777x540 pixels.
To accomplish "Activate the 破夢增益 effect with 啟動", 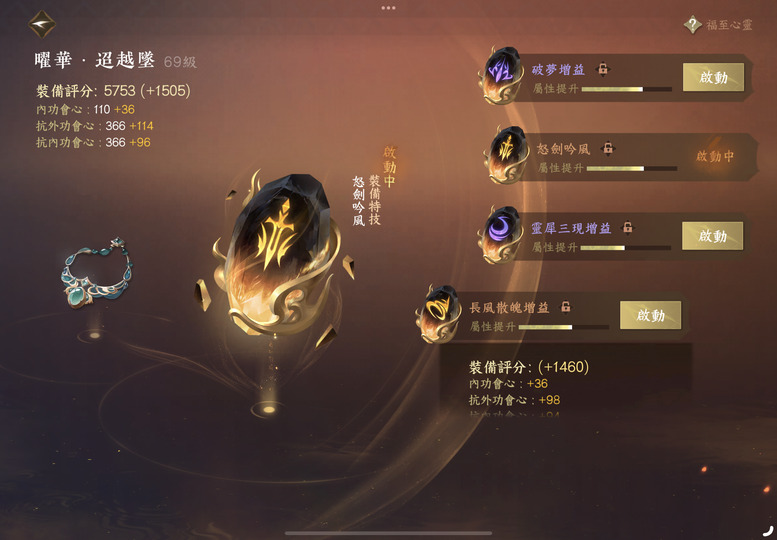I will (x=713, y=77).
